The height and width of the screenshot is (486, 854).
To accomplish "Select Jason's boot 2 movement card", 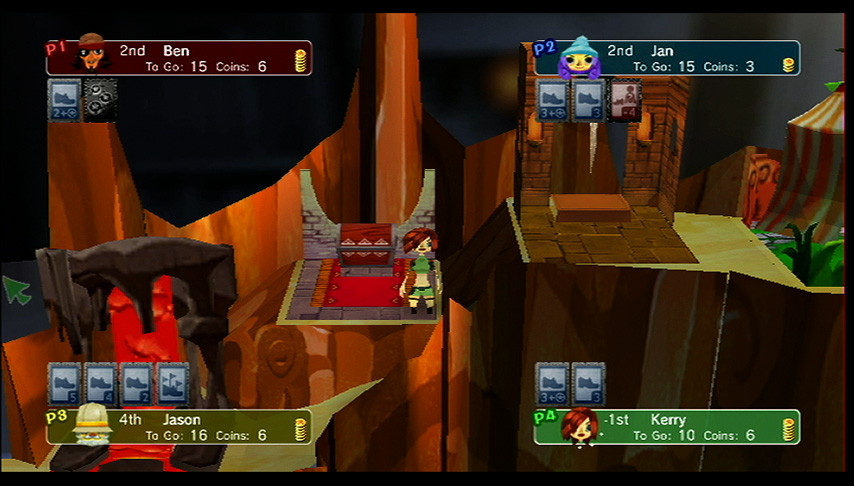I will 136,384.
